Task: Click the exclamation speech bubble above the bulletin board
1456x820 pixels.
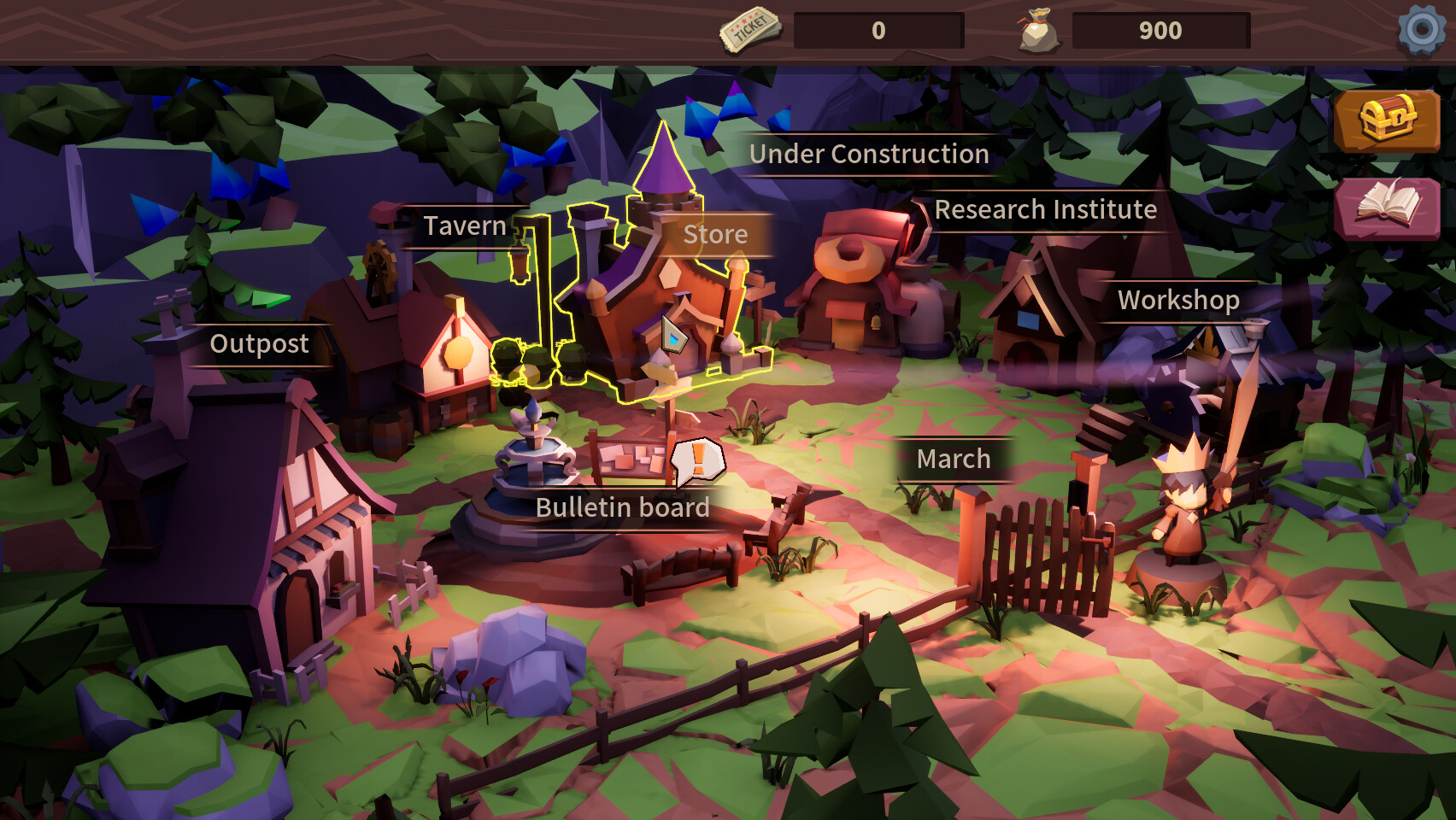Action: (697, 462)
